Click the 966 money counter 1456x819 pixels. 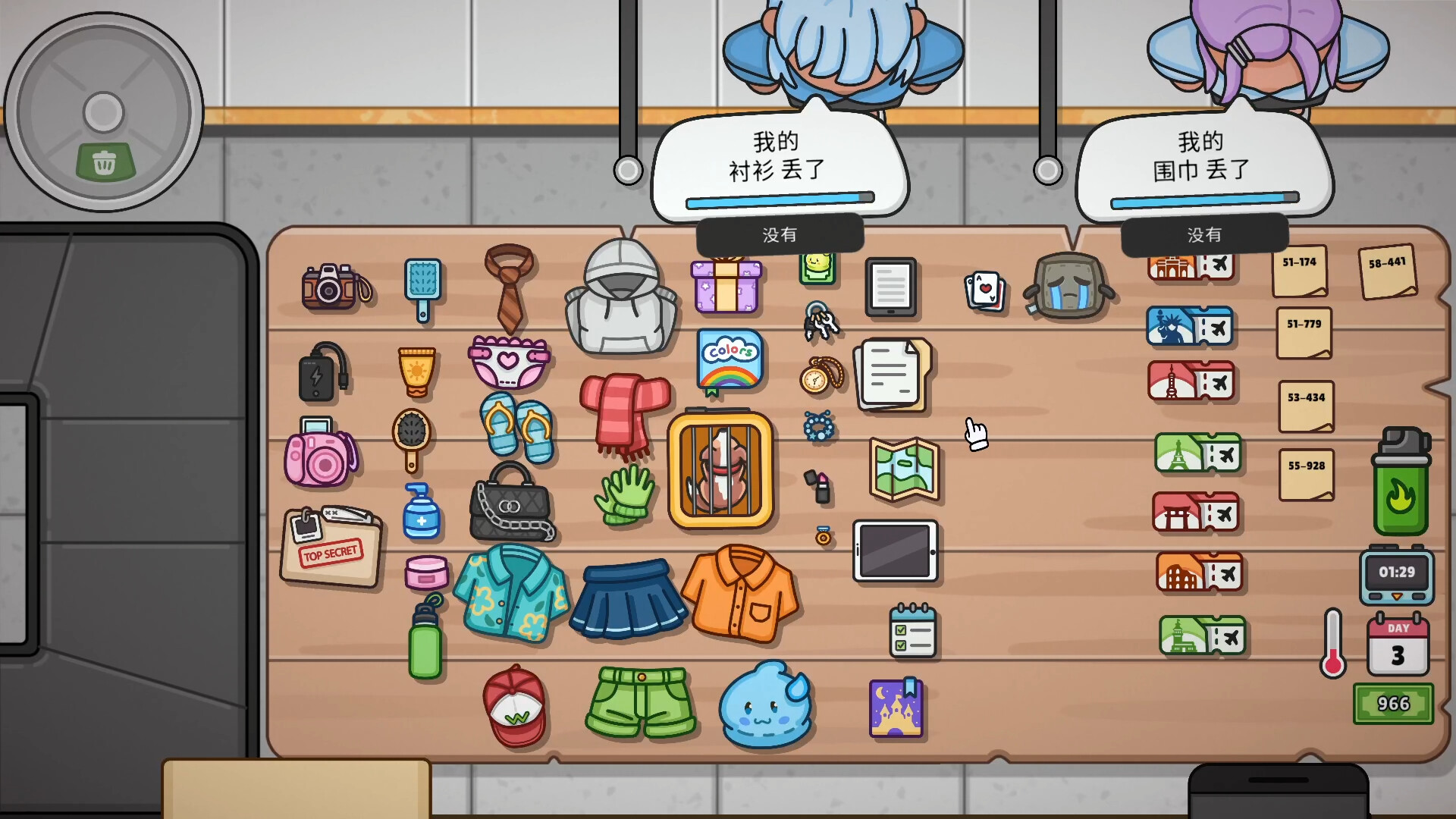1394,704
